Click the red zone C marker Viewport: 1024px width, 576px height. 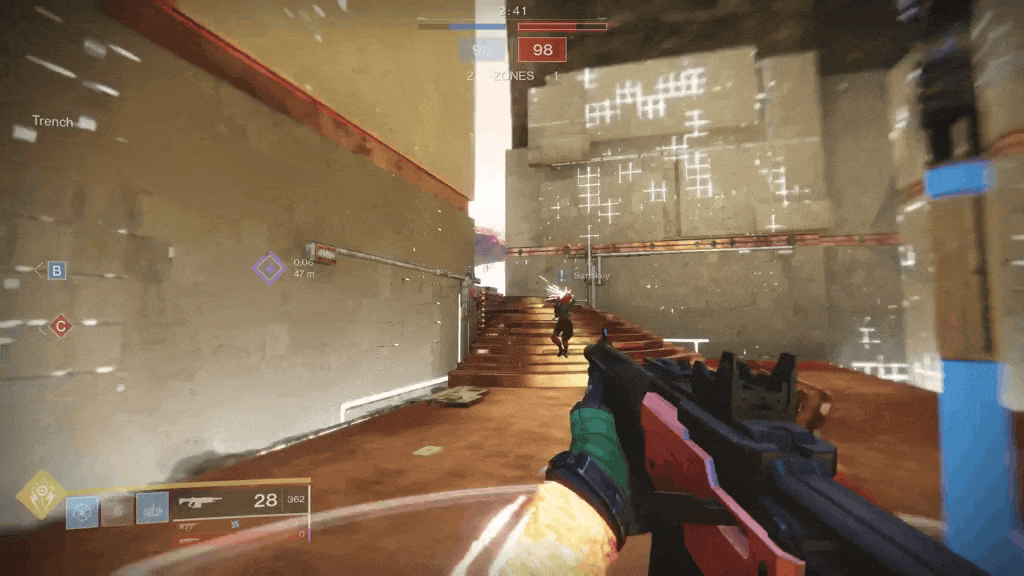[60, 326]
